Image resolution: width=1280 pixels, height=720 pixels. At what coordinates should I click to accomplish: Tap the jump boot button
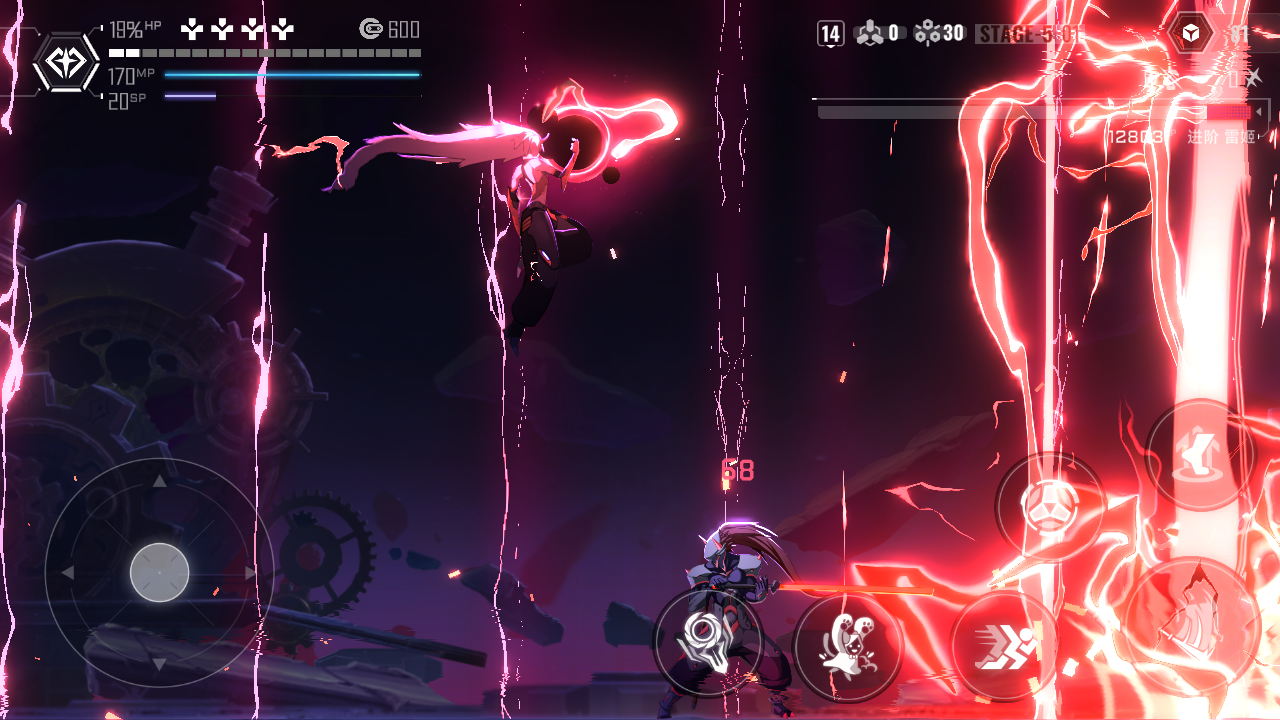coord(1199,455)
